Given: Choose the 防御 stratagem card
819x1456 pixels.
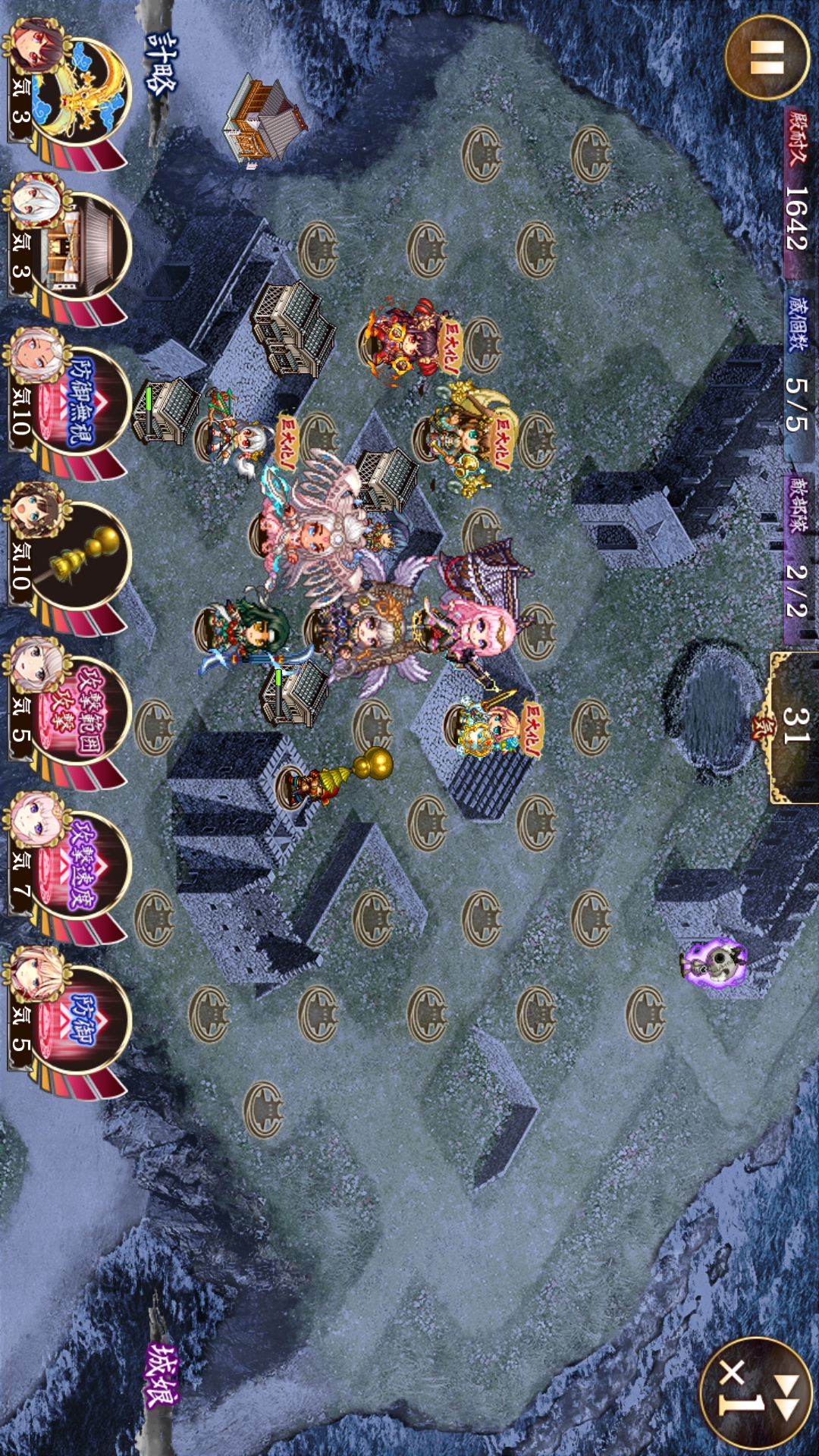Looking at the screenshot, I should point(76,1020).
